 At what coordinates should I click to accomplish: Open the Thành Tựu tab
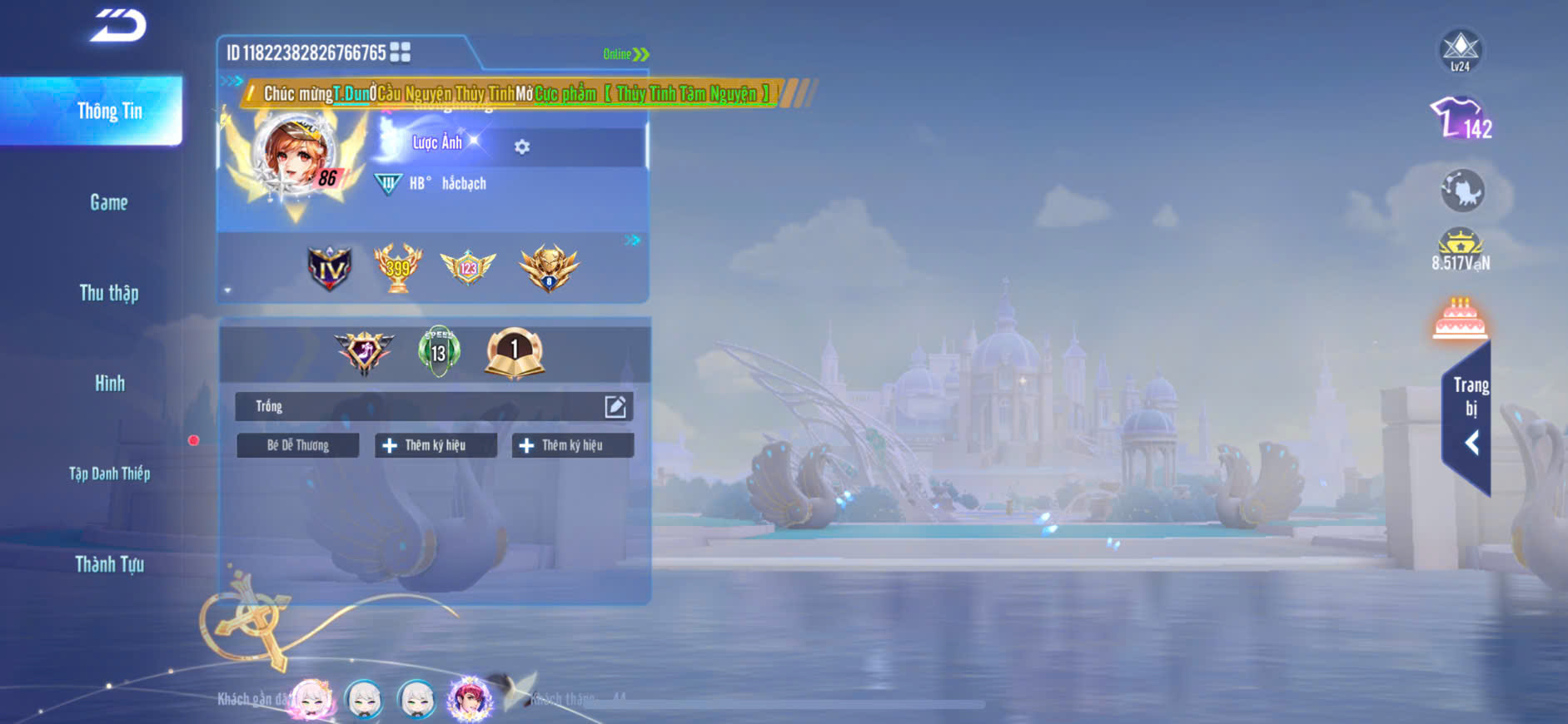pyautogui.click(x=109, y=564)
